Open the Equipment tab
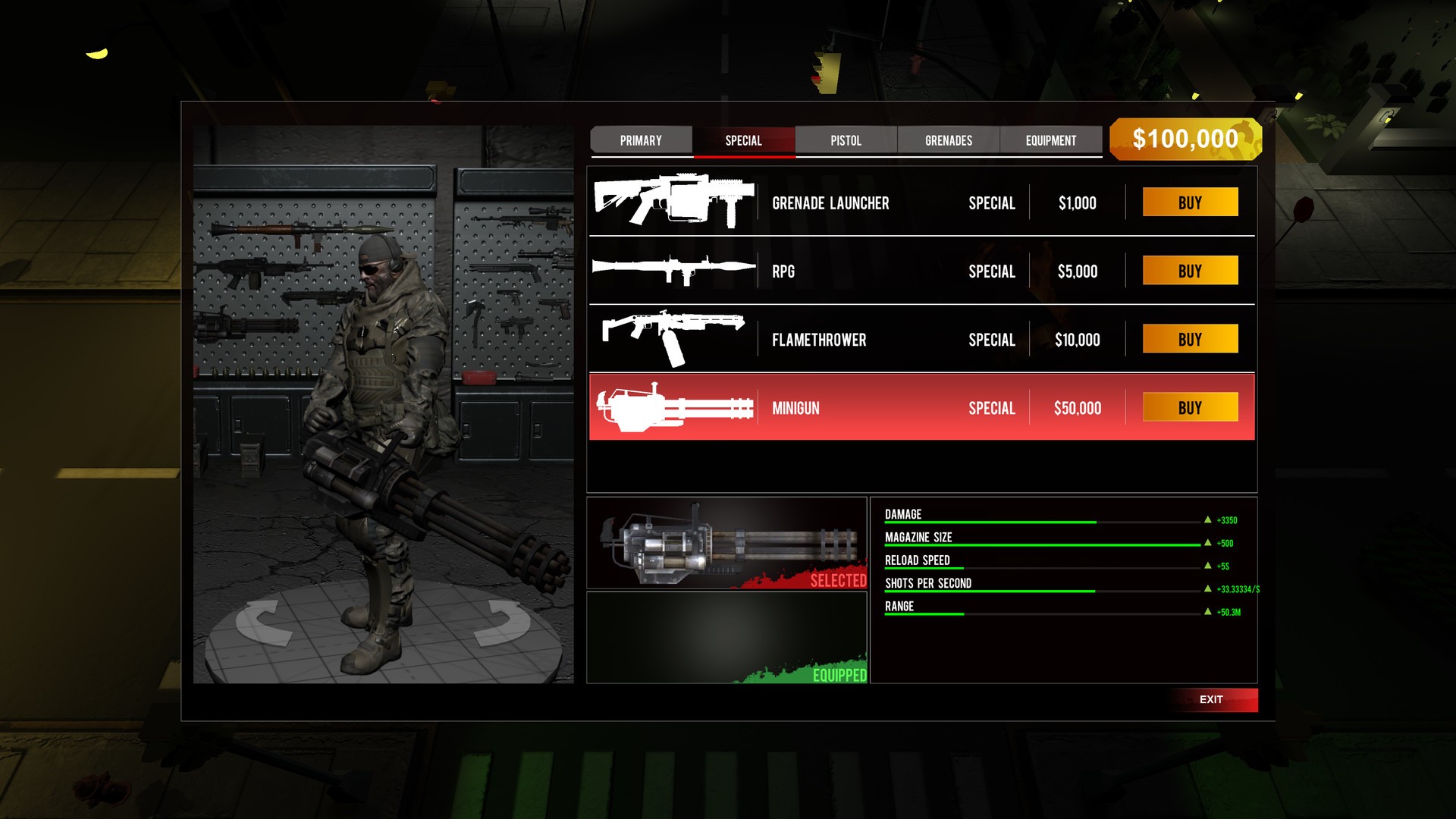The image size is (1456, 819). (1051, 140)
